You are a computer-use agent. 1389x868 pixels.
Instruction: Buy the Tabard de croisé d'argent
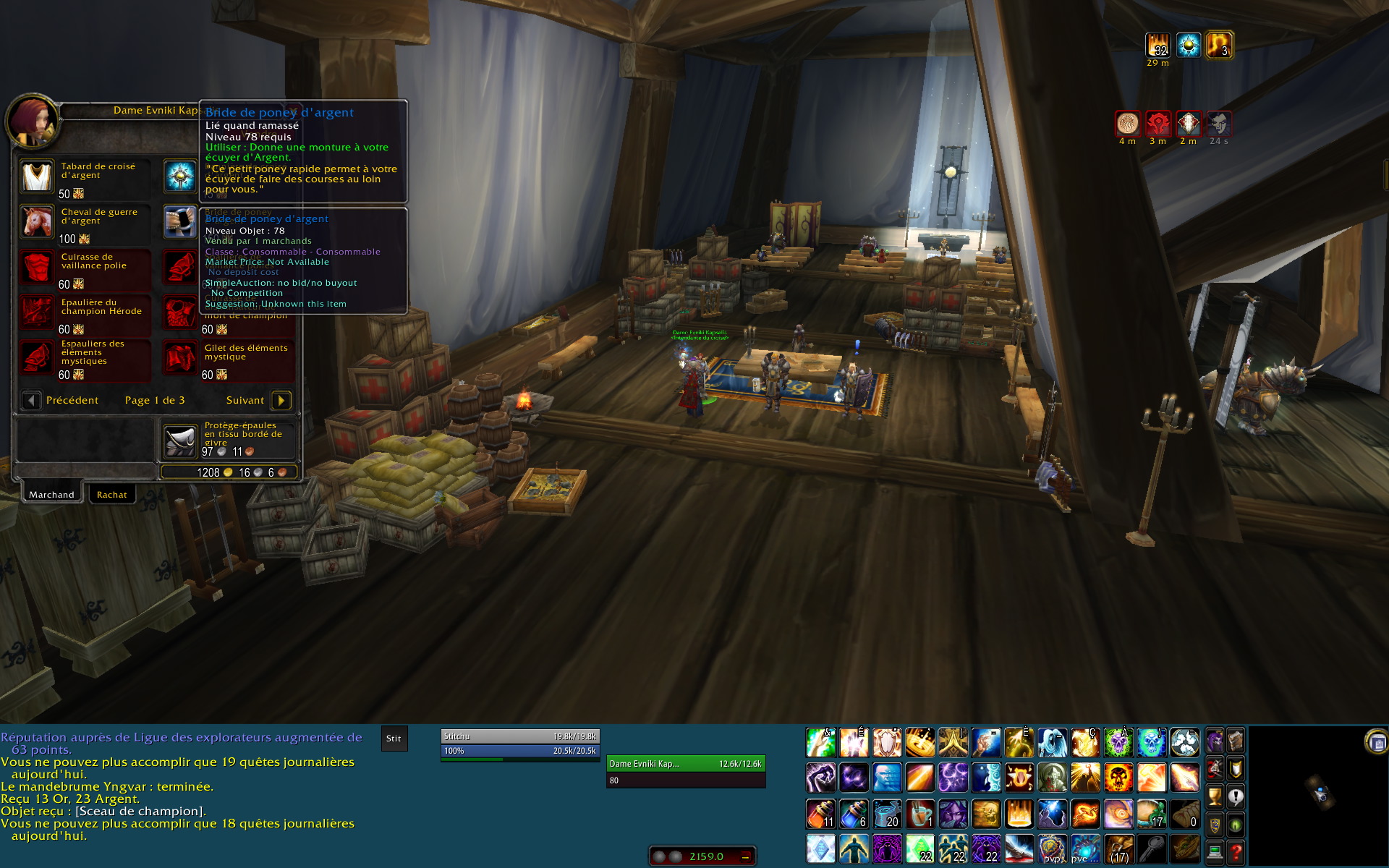click(36, 176)
